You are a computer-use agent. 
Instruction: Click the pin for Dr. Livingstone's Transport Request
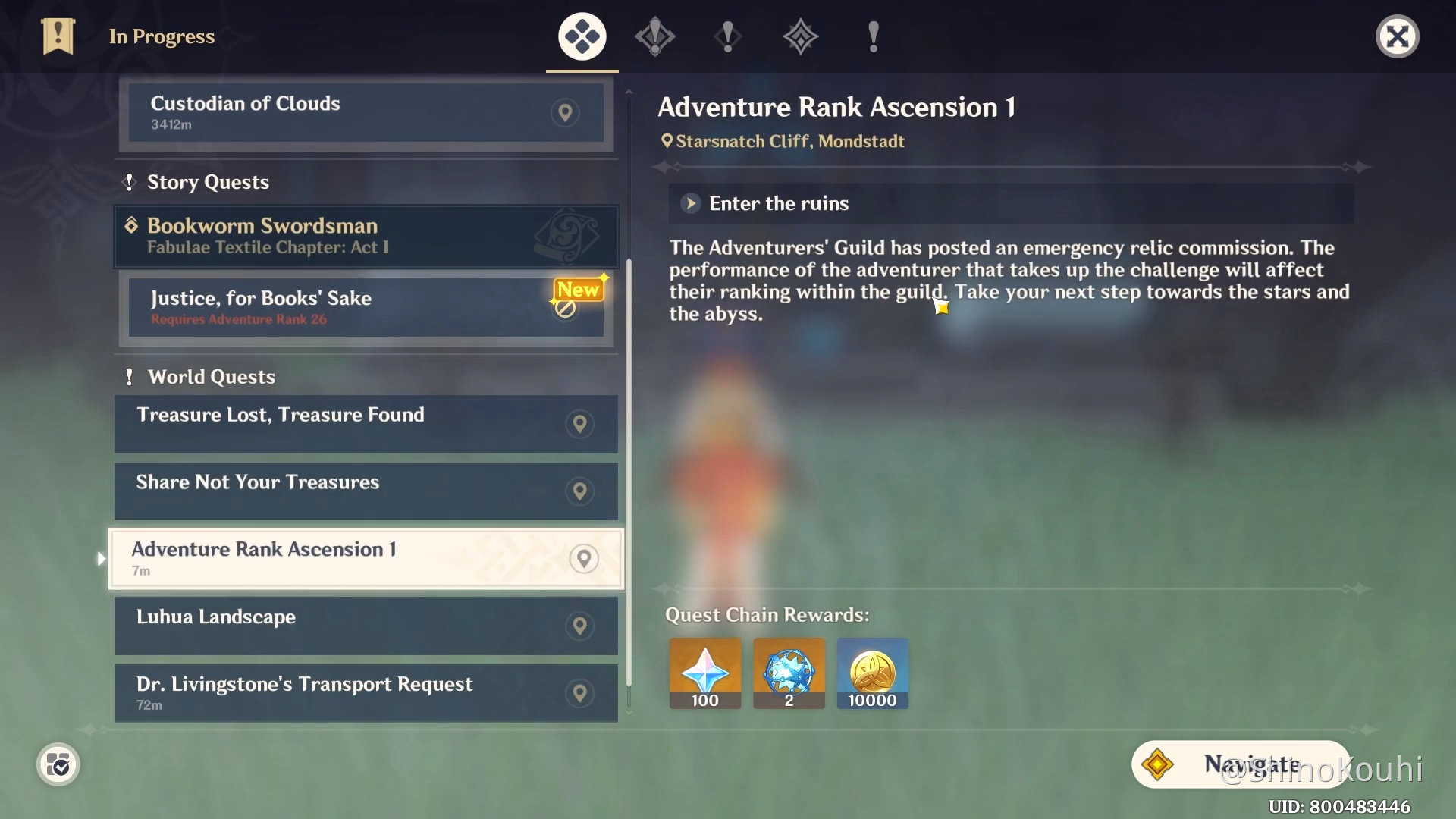(579, 692)
